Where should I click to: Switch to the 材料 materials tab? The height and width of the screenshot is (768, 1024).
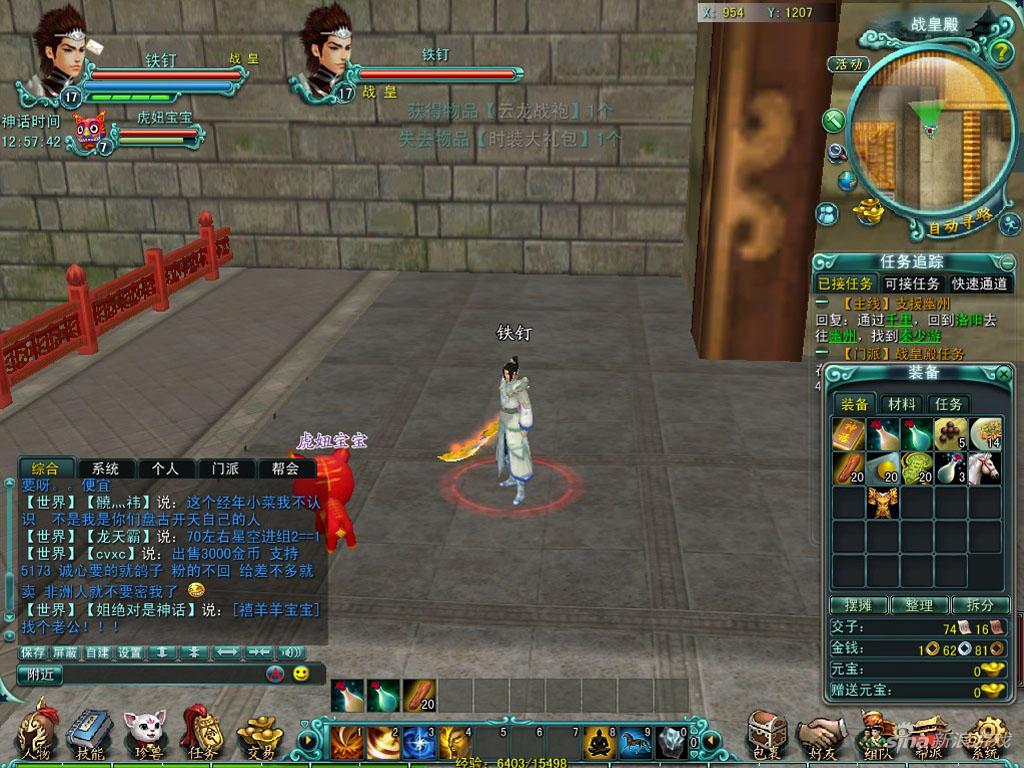902,404
